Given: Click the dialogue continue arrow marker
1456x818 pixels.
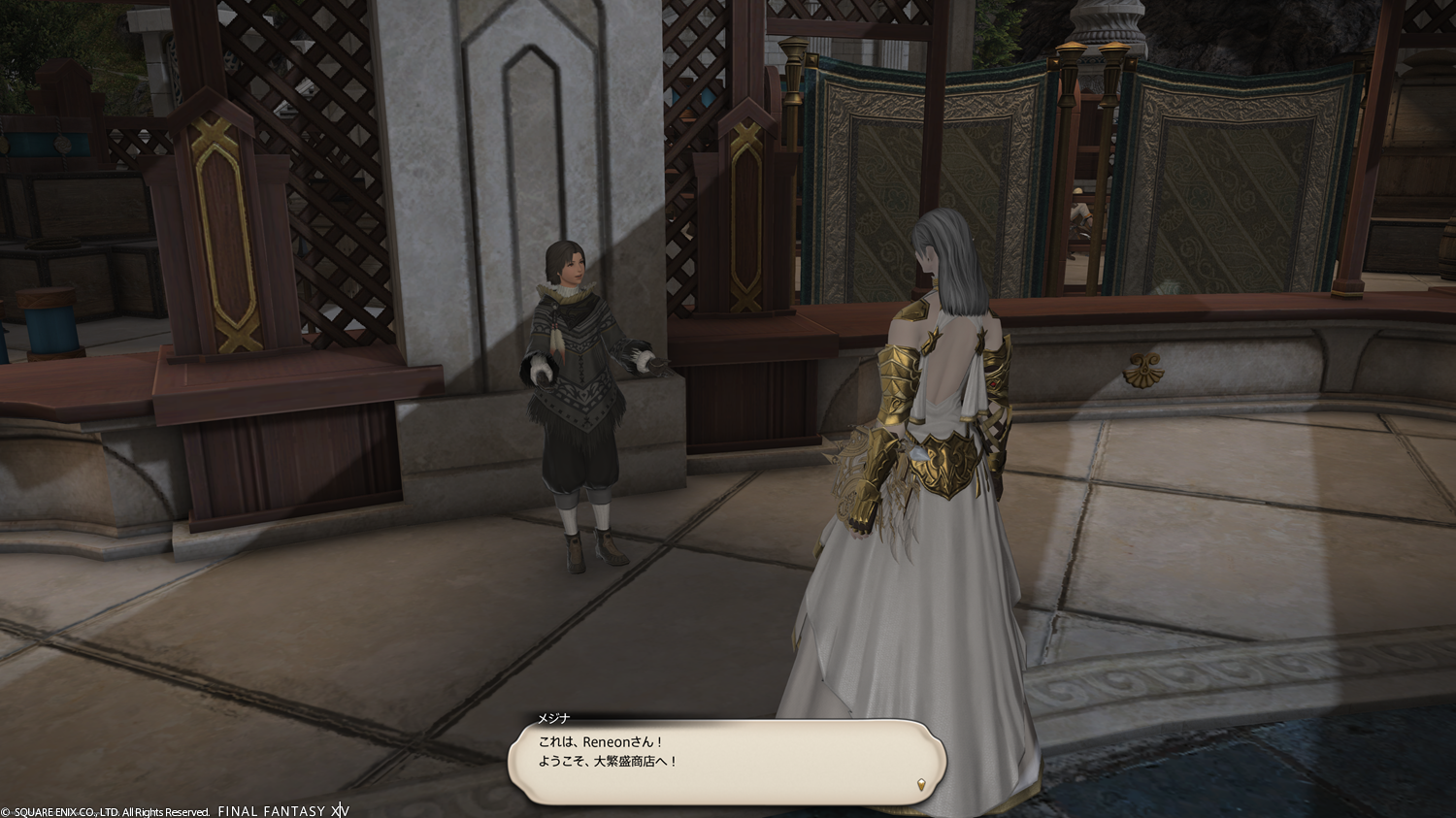Looking at the screenshot, I should (x=920, y=782).
